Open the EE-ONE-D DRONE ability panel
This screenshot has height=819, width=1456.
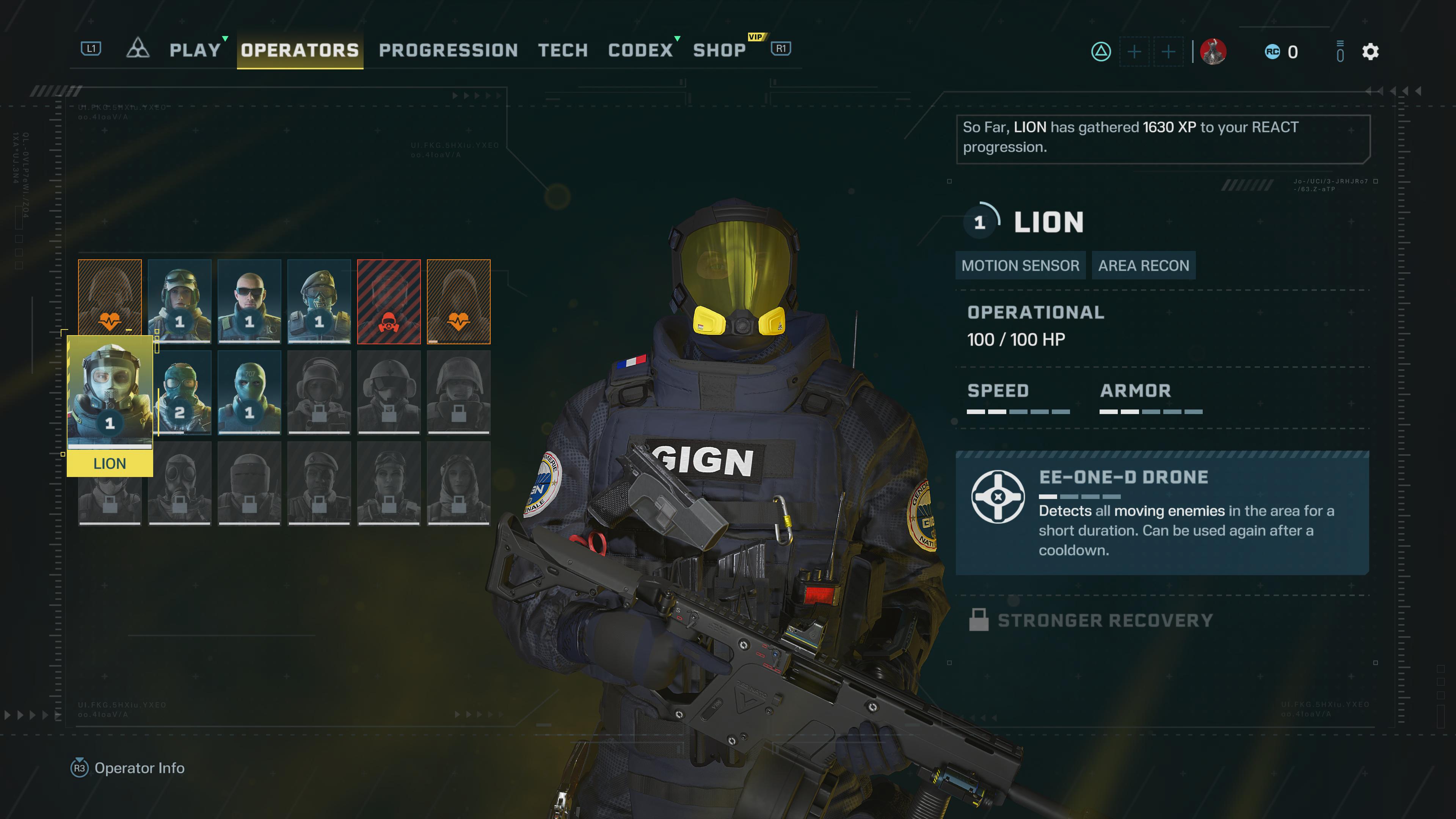1162,513
